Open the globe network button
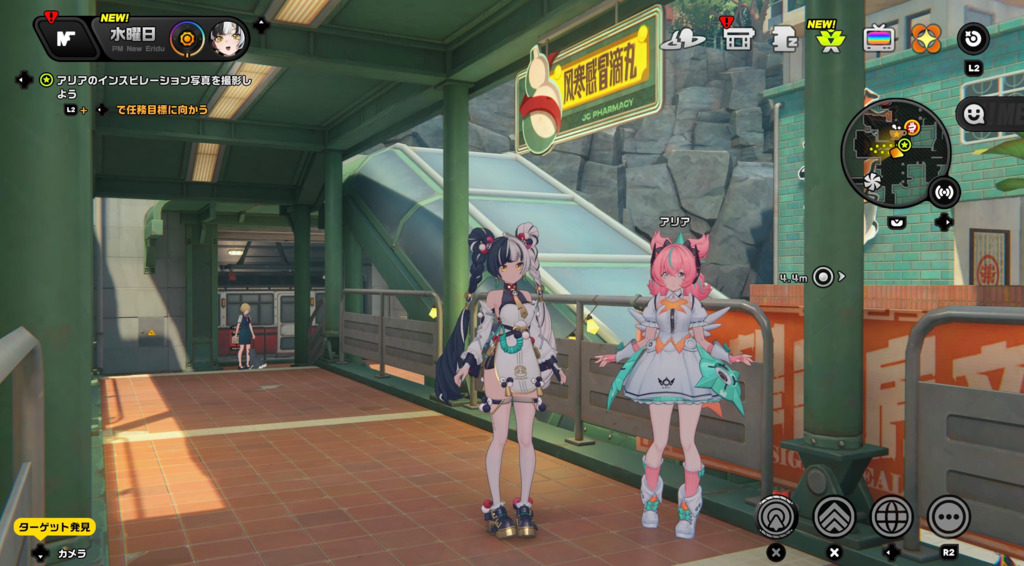Viewport: 1024px width, 566px height. [892, 517]
